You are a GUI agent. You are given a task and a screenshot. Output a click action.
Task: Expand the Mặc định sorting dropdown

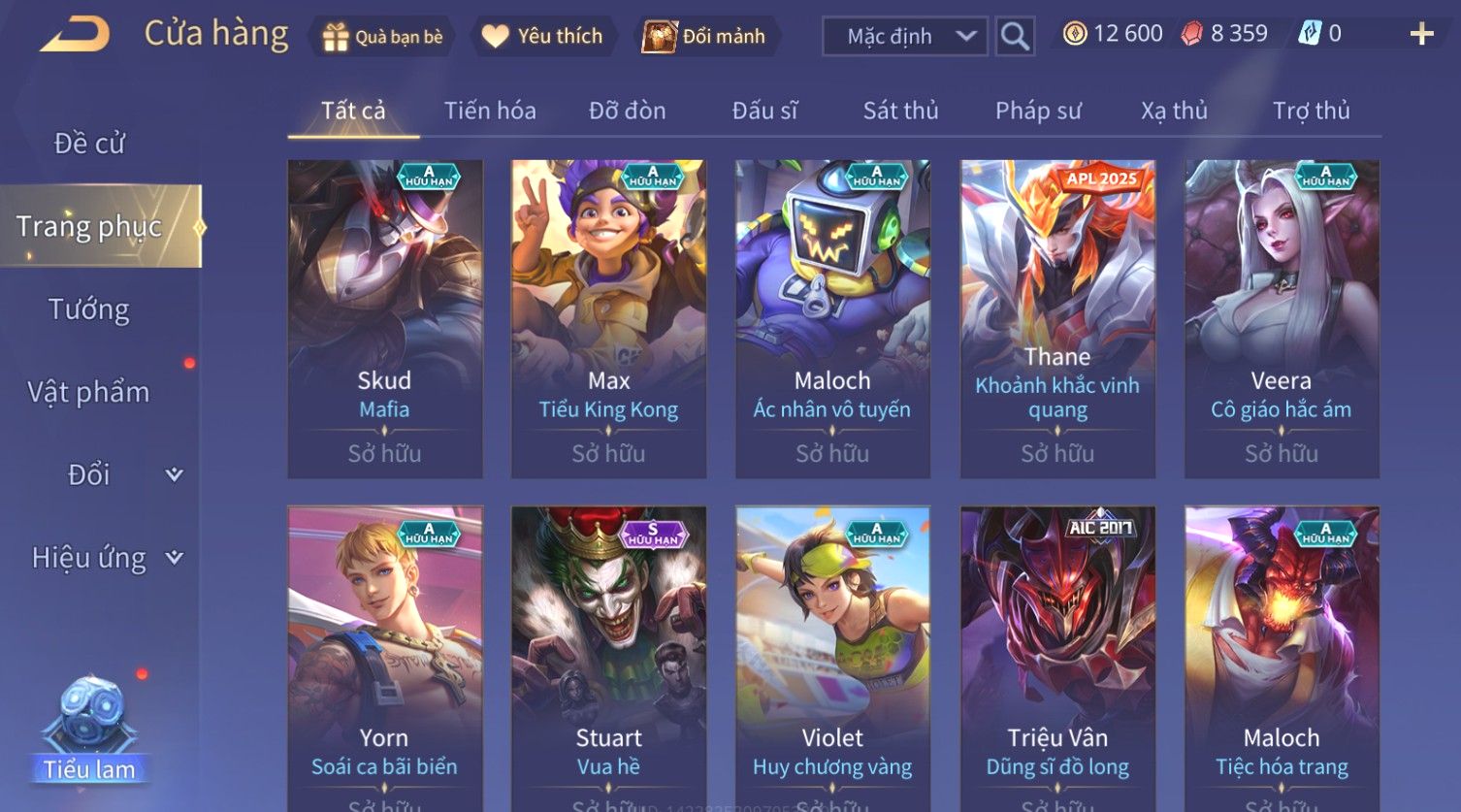(904, 37)
